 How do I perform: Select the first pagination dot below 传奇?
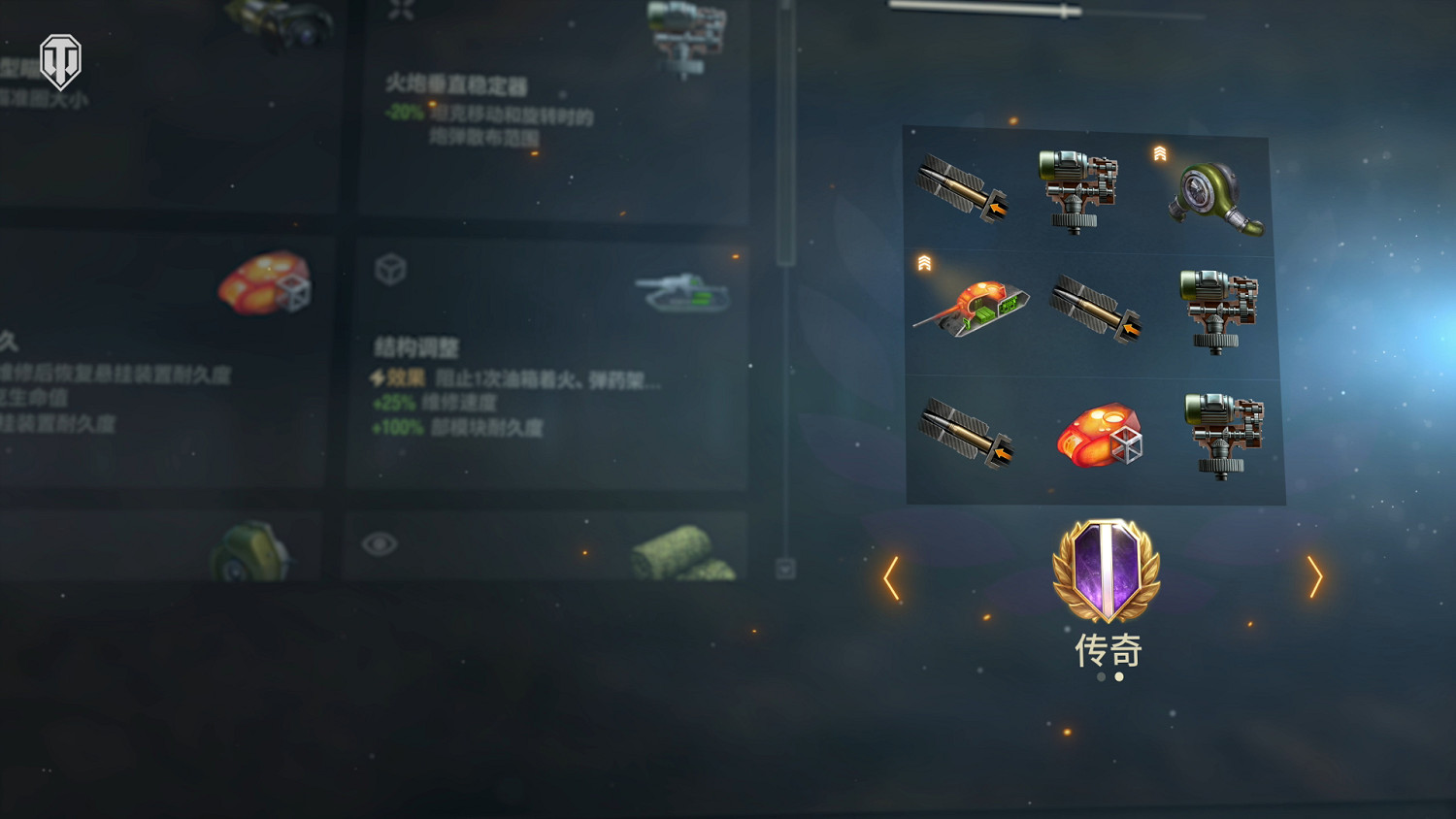1100,677
